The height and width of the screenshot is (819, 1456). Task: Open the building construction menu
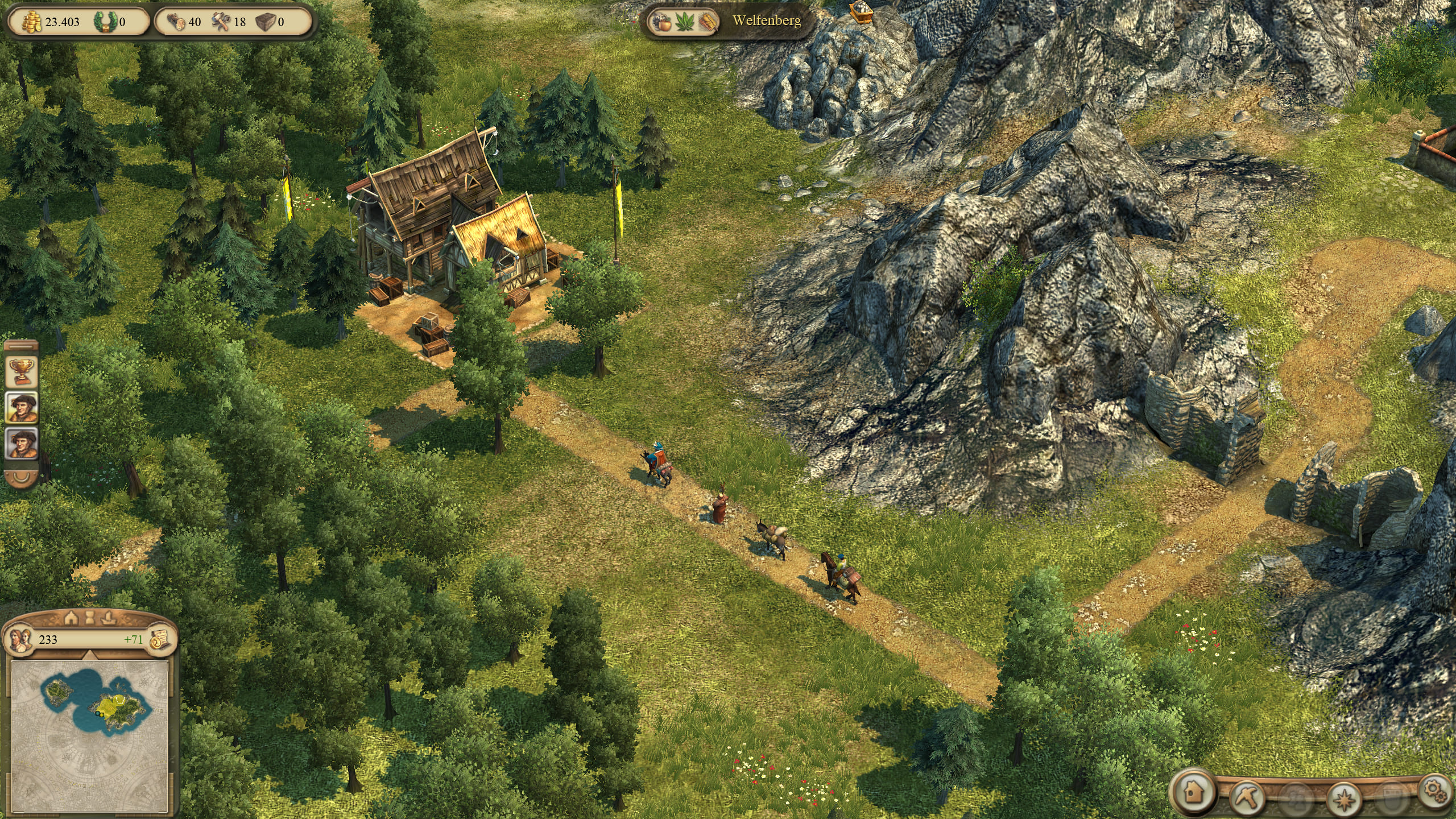point(1193,791)
